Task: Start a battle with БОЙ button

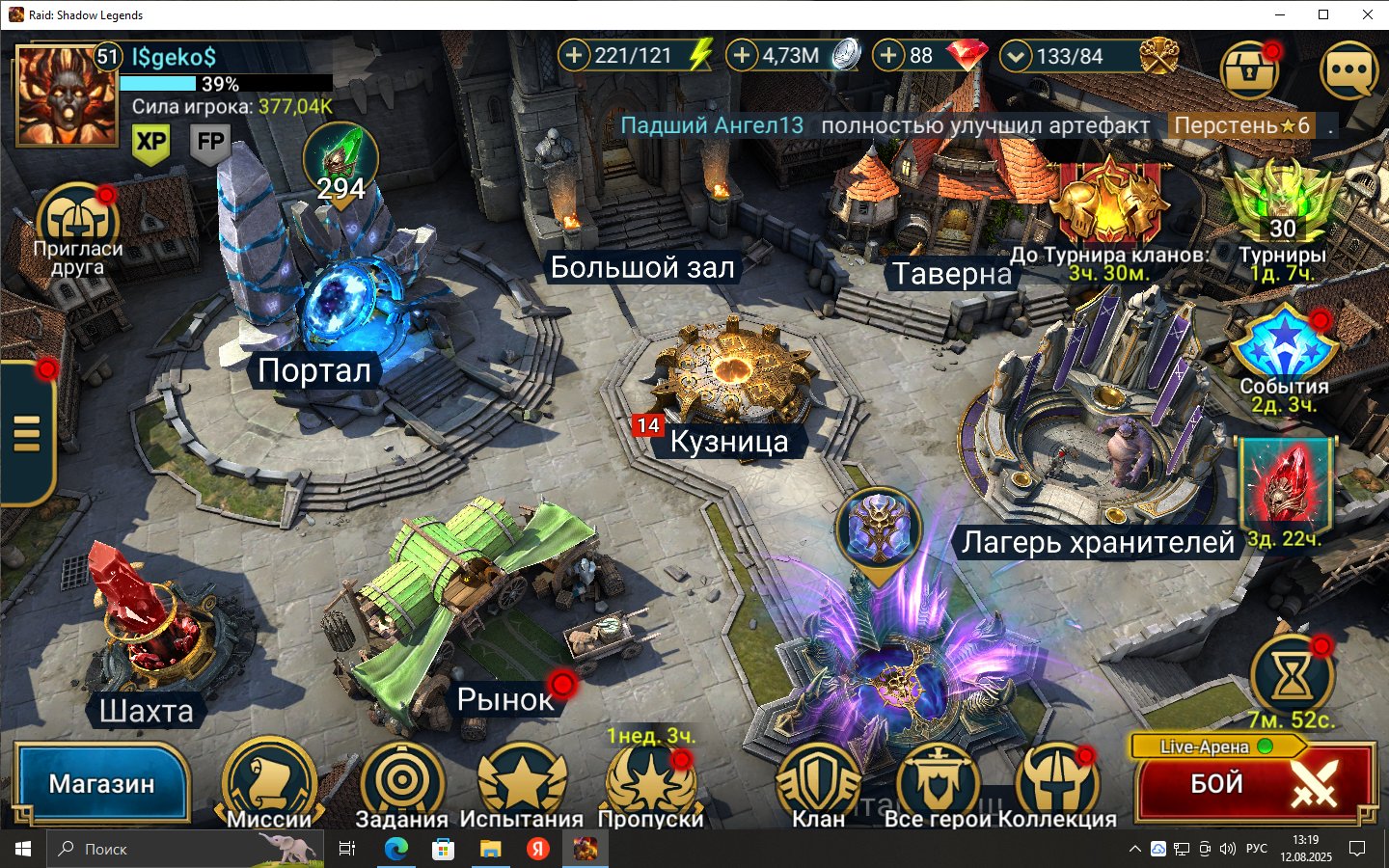Action: 1254,785
